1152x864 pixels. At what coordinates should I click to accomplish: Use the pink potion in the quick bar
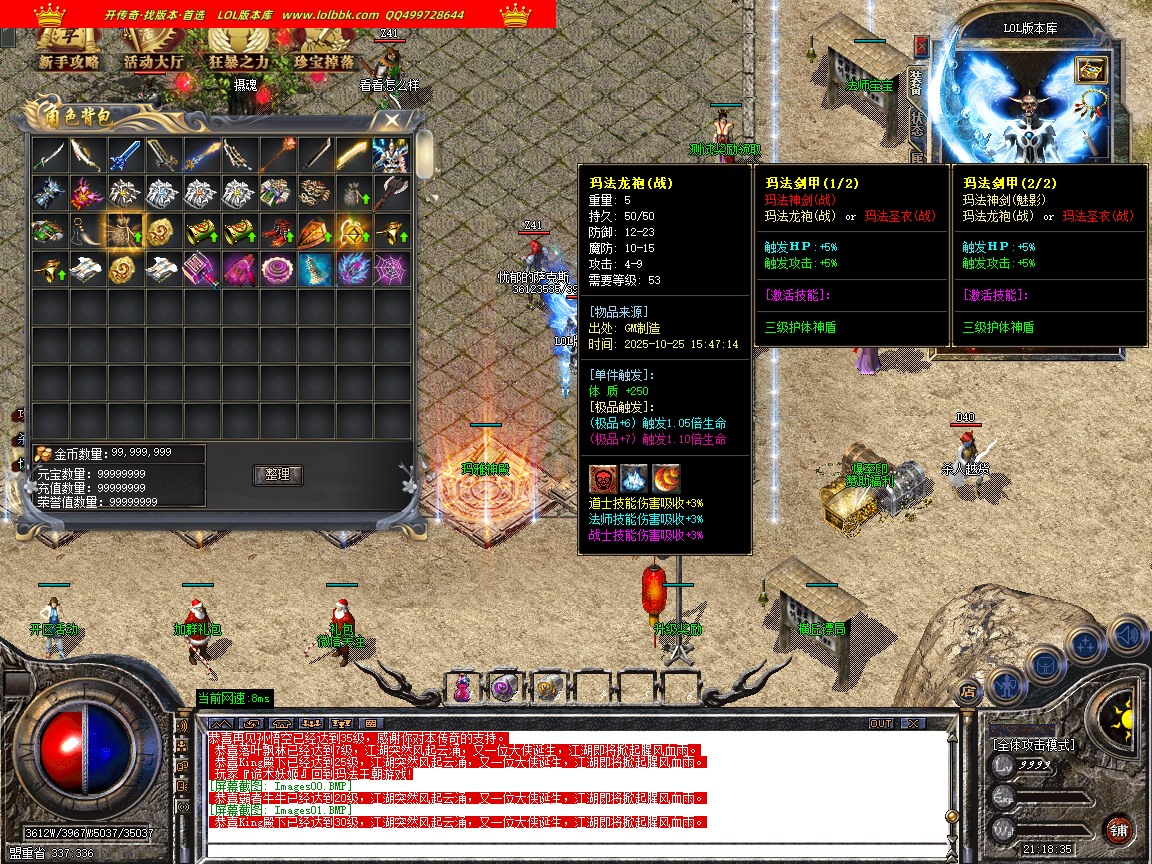click(x=462, y=688)
